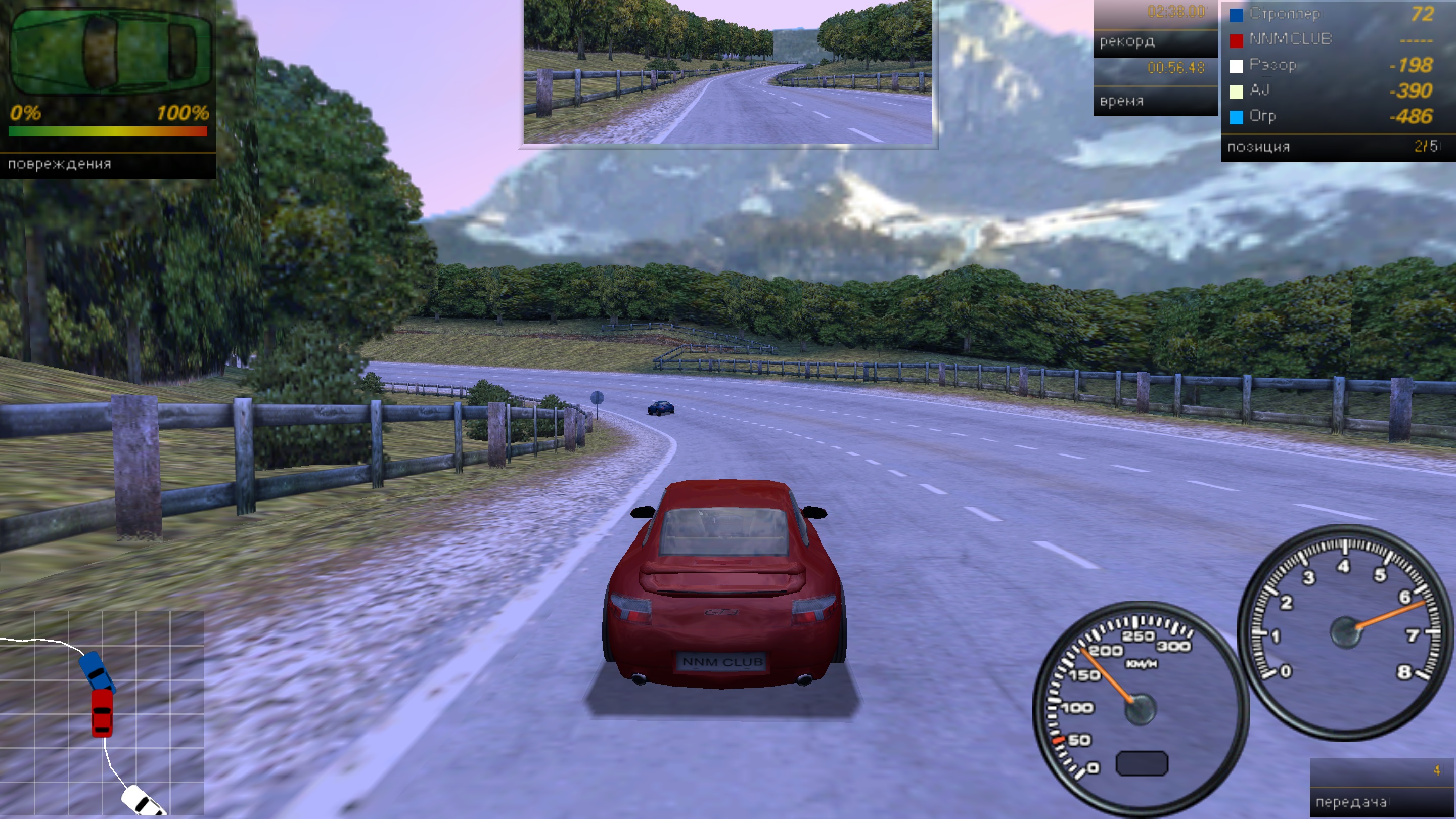
Task: Click racer Огр in the standings list
Action: click(x=1332, y=117)
